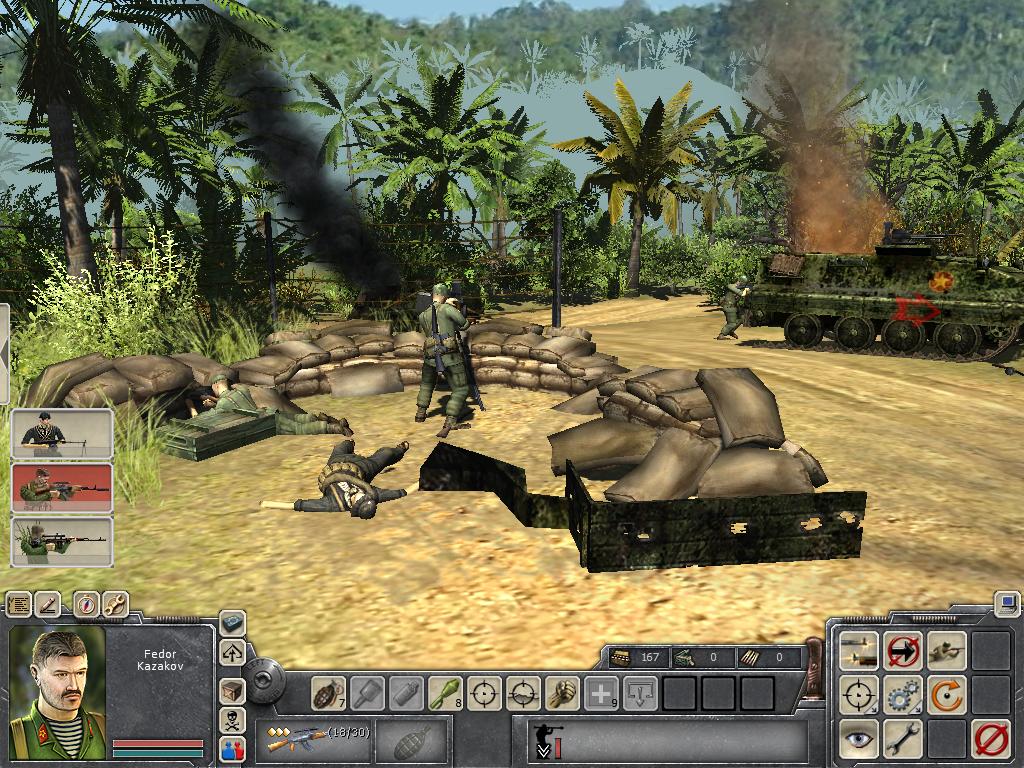Screen dimensions: 1024x768
Task: Click the red cancel order button
Action: (991, 738)
